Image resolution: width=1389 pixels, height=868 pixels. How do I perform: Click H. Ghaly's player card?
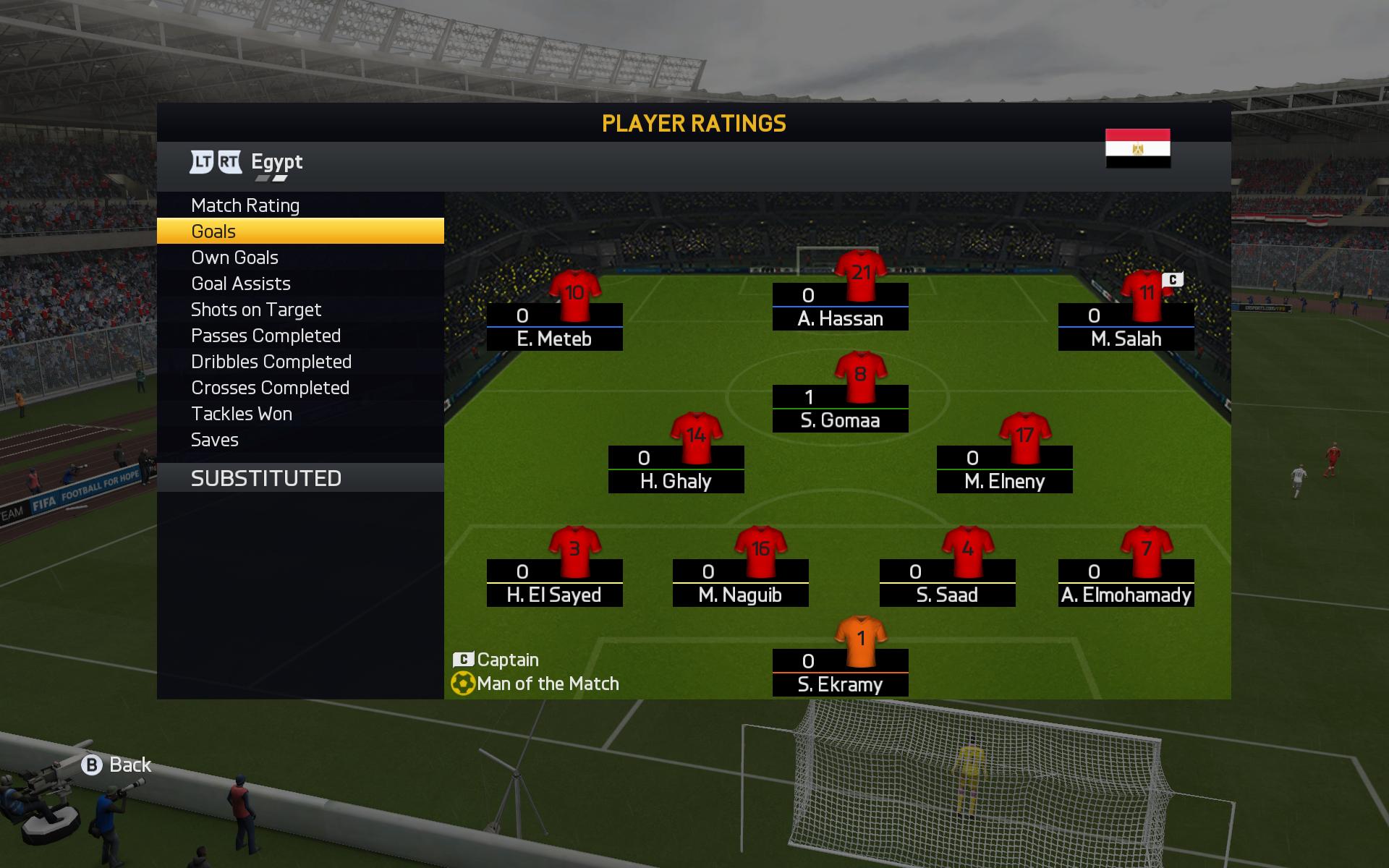click(x=676, y=469)
